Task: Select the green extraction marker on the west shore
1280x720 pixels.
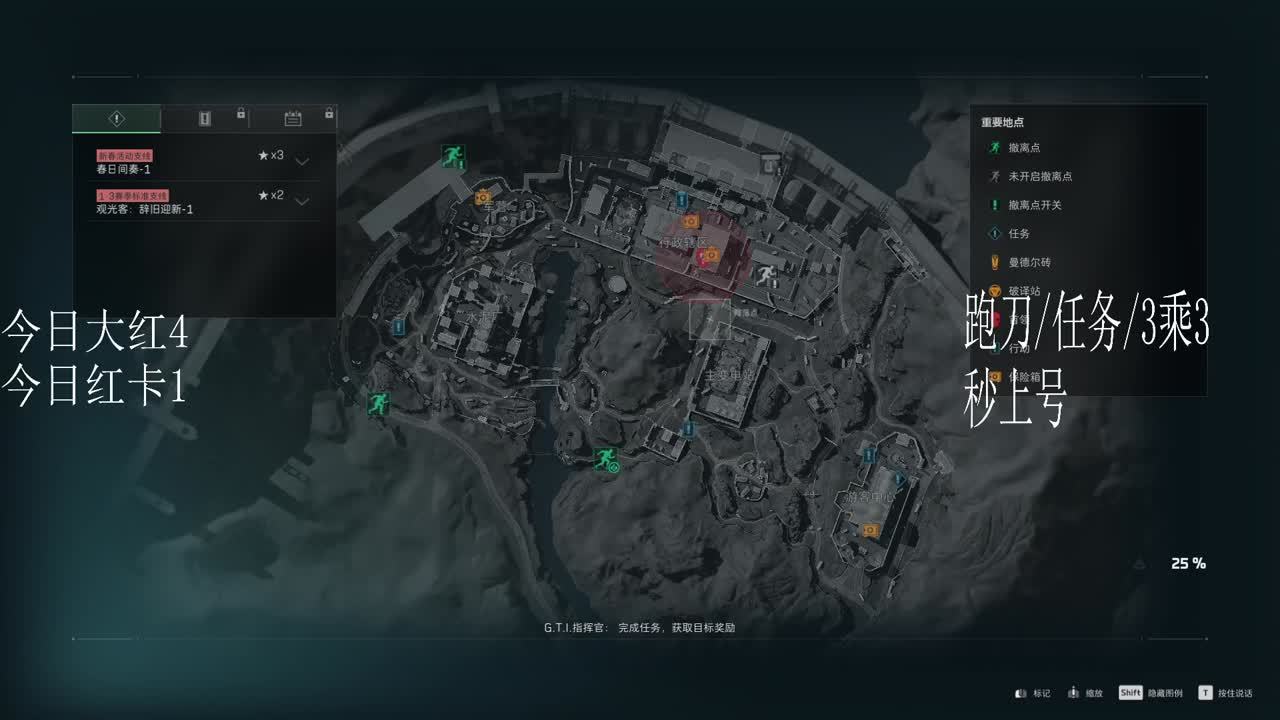Action: tap(377, 403)
